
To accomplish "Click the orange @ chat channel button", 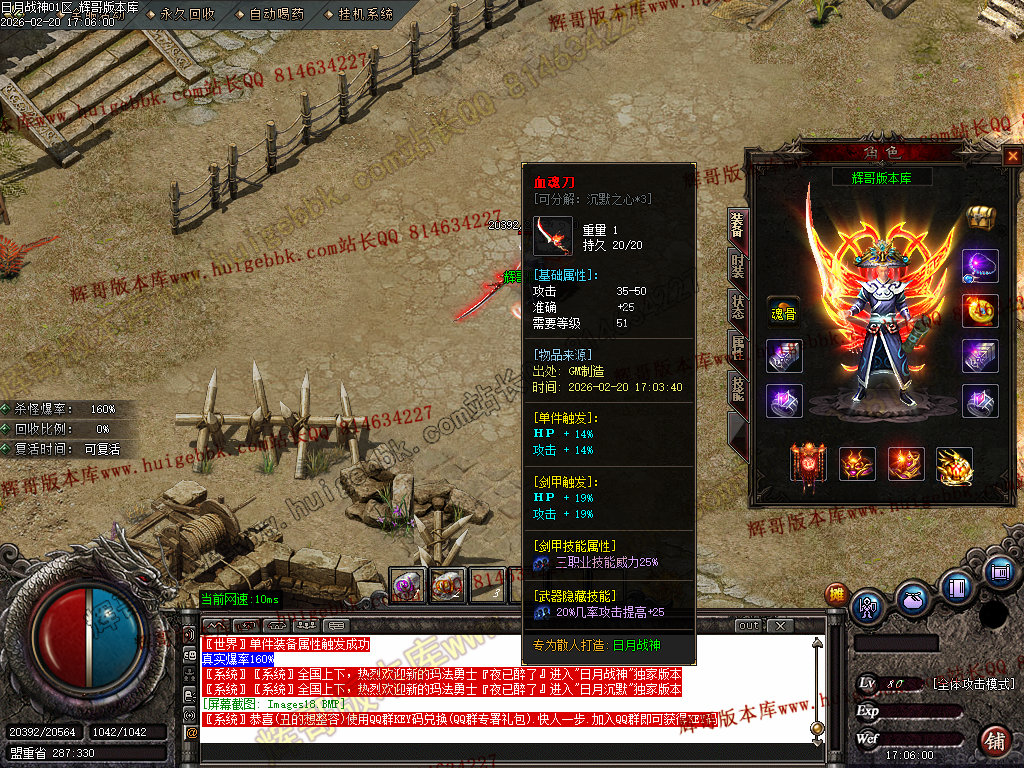I will coord(191,732).
